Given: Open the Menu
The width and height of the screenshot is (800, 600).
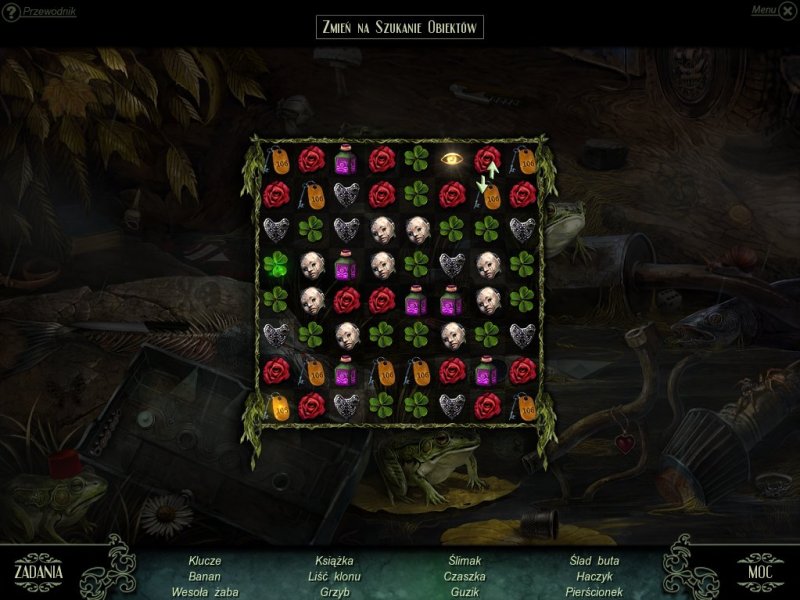Looking at the screenshot, I should [764, 10].
